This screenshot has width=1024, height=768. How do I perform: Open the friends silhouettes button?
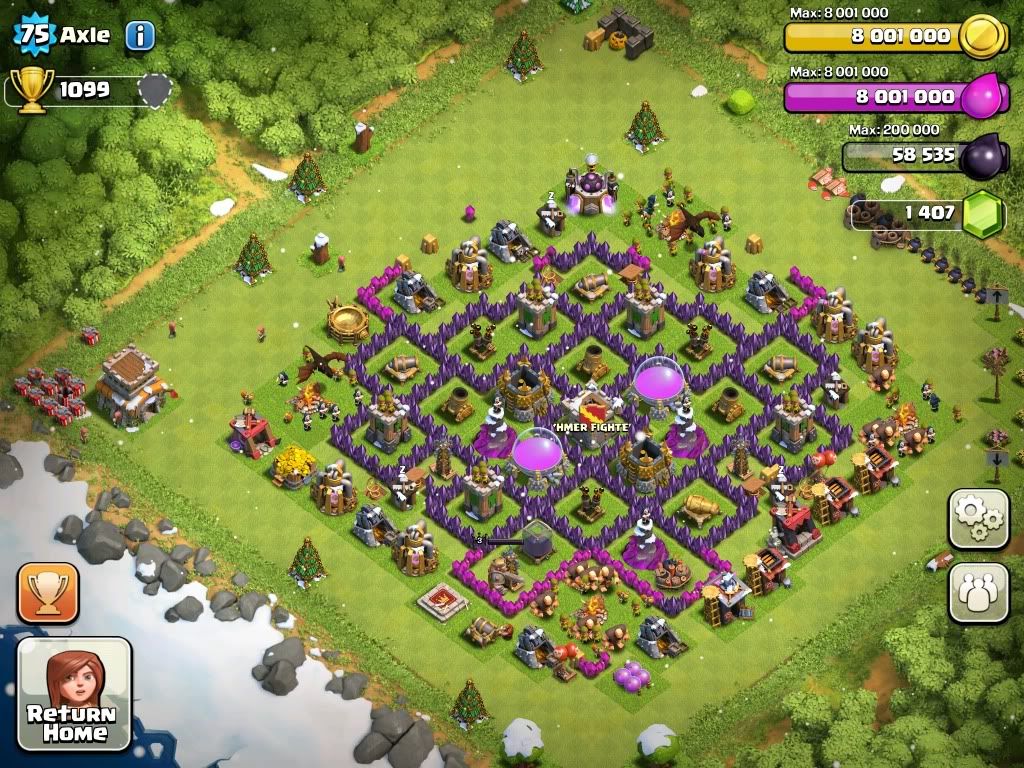click(x=978, y=592)
